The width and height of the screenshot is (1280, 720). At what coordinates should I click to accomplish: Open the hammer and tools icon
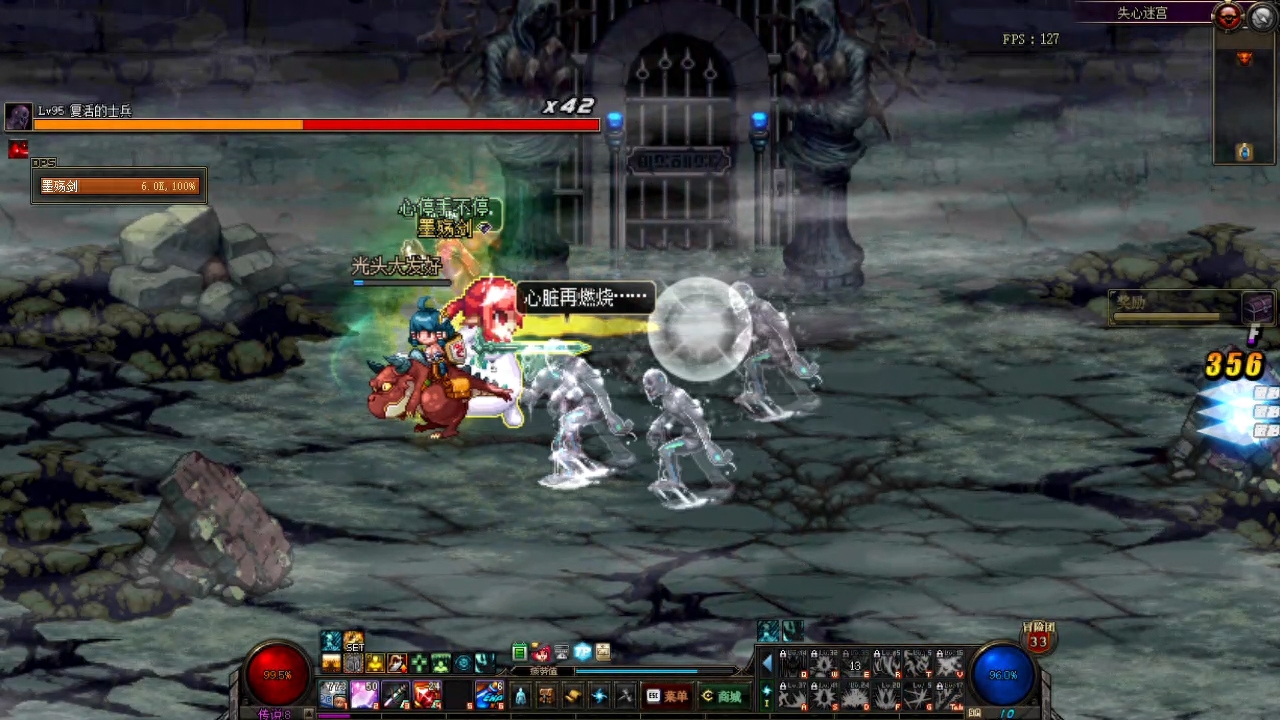pos(624,696)
